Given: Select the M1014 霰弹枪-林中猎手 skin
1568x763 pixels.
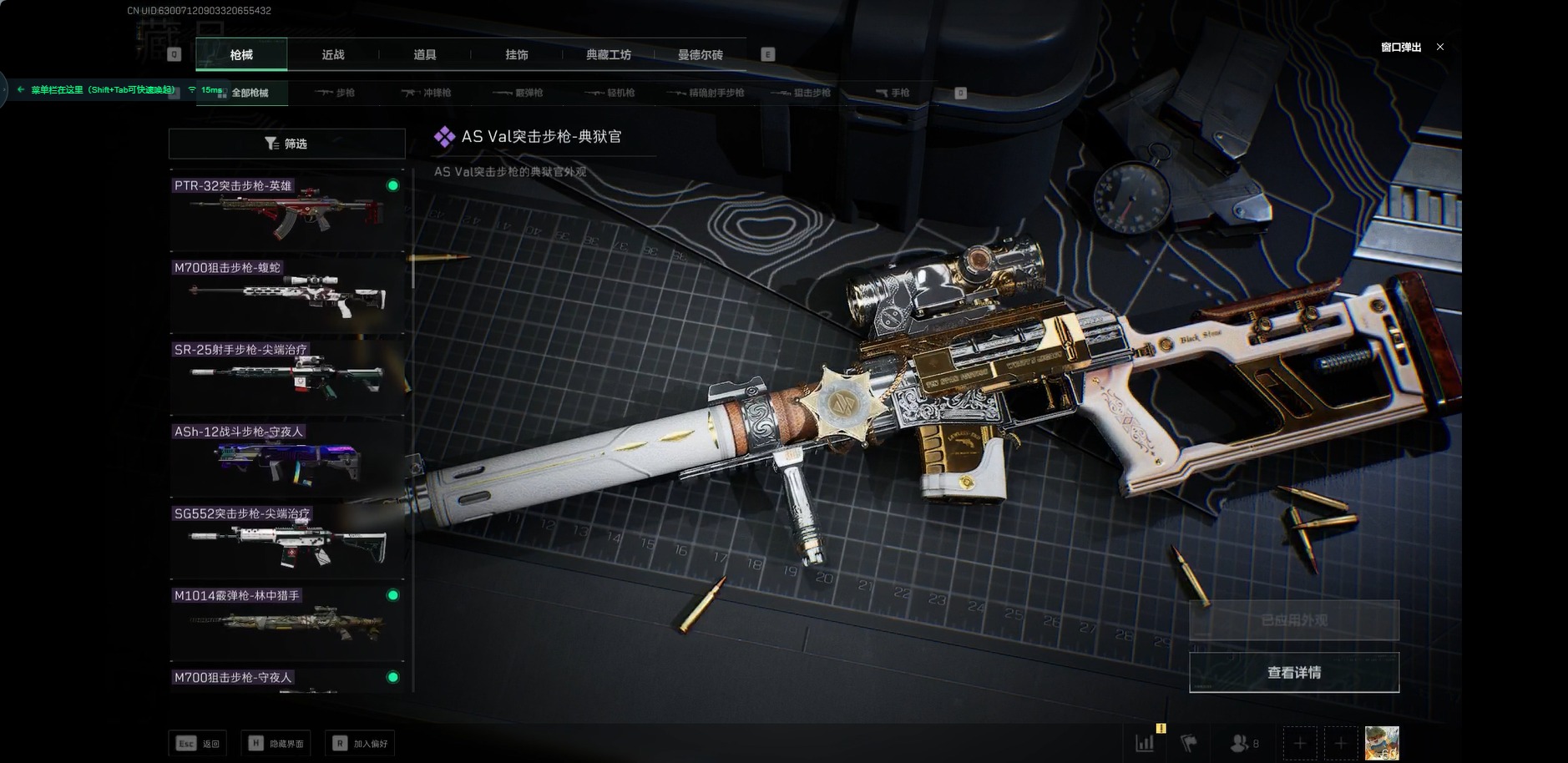Looking at the screenshot, I should point(286,622).
